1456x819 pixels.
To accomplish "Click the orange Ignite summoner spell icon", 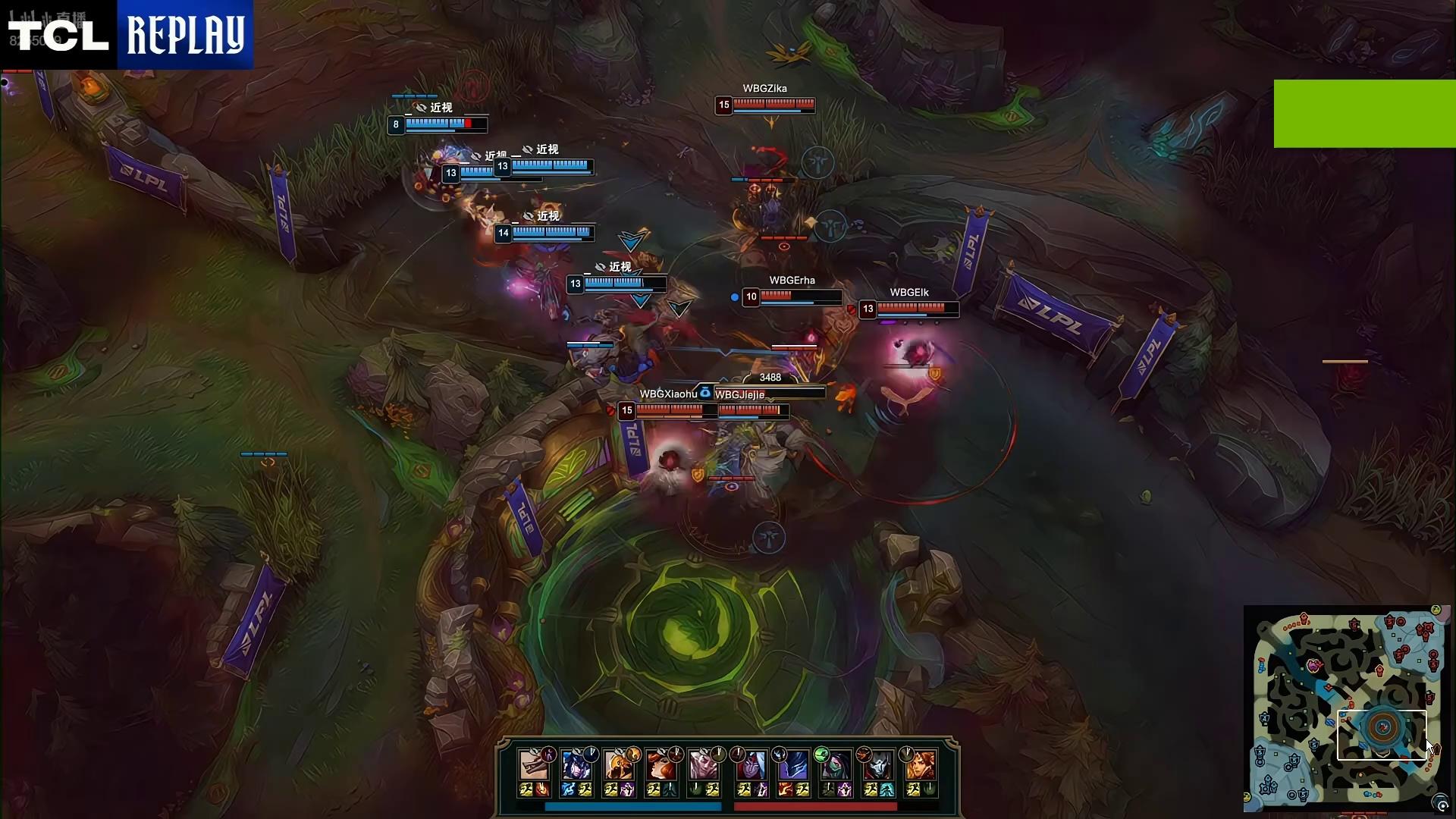I will (542, 790).
